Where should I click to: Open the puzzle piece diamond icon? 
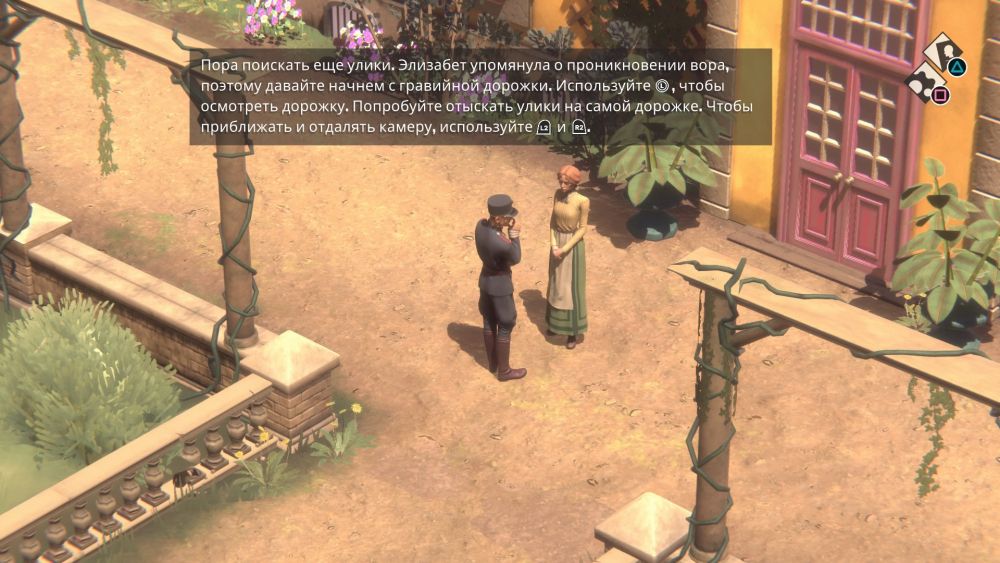coord(925,81)
